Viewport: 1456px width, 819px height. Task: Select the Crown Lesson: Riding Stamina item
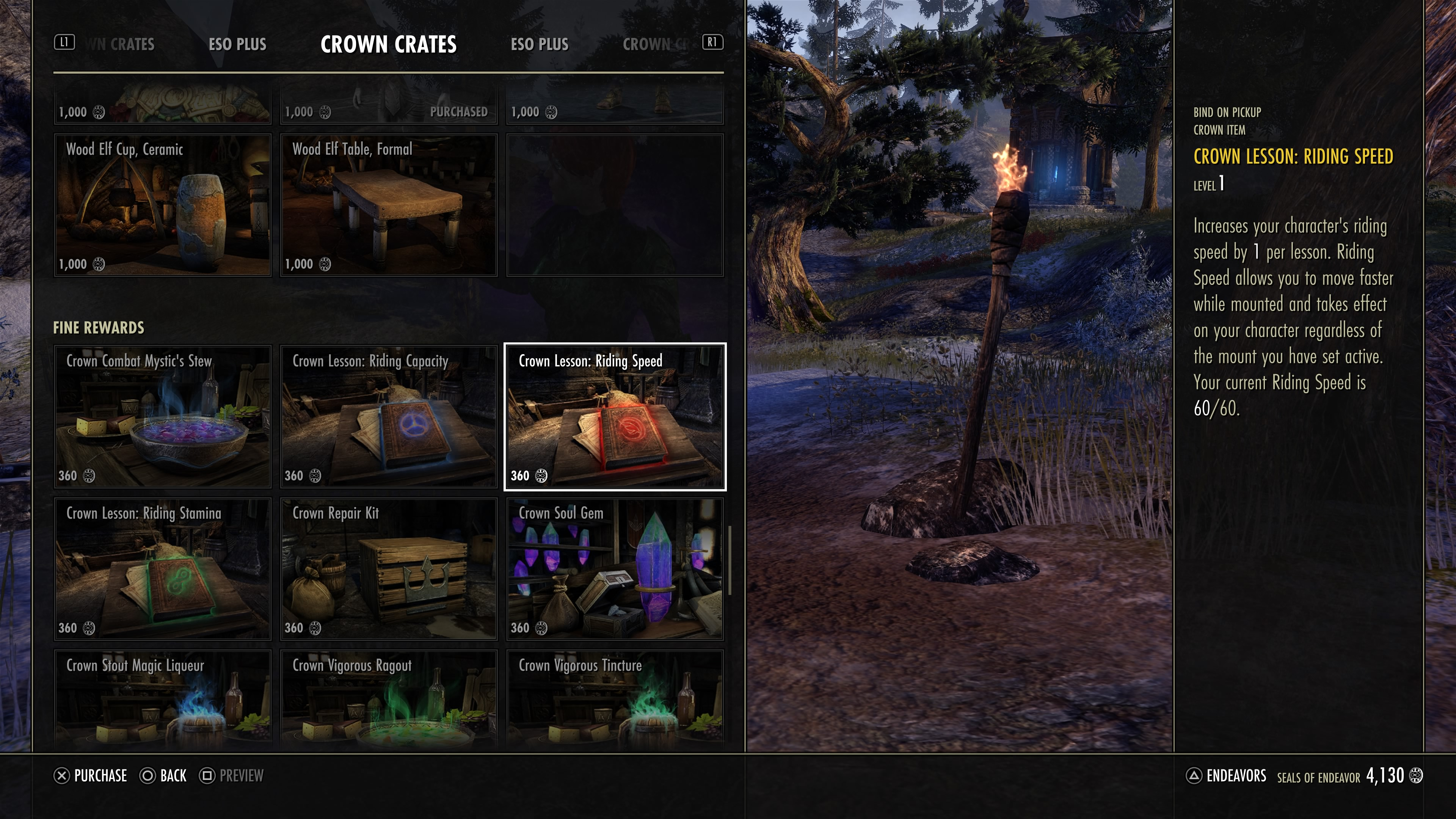[x=162, y=569]
